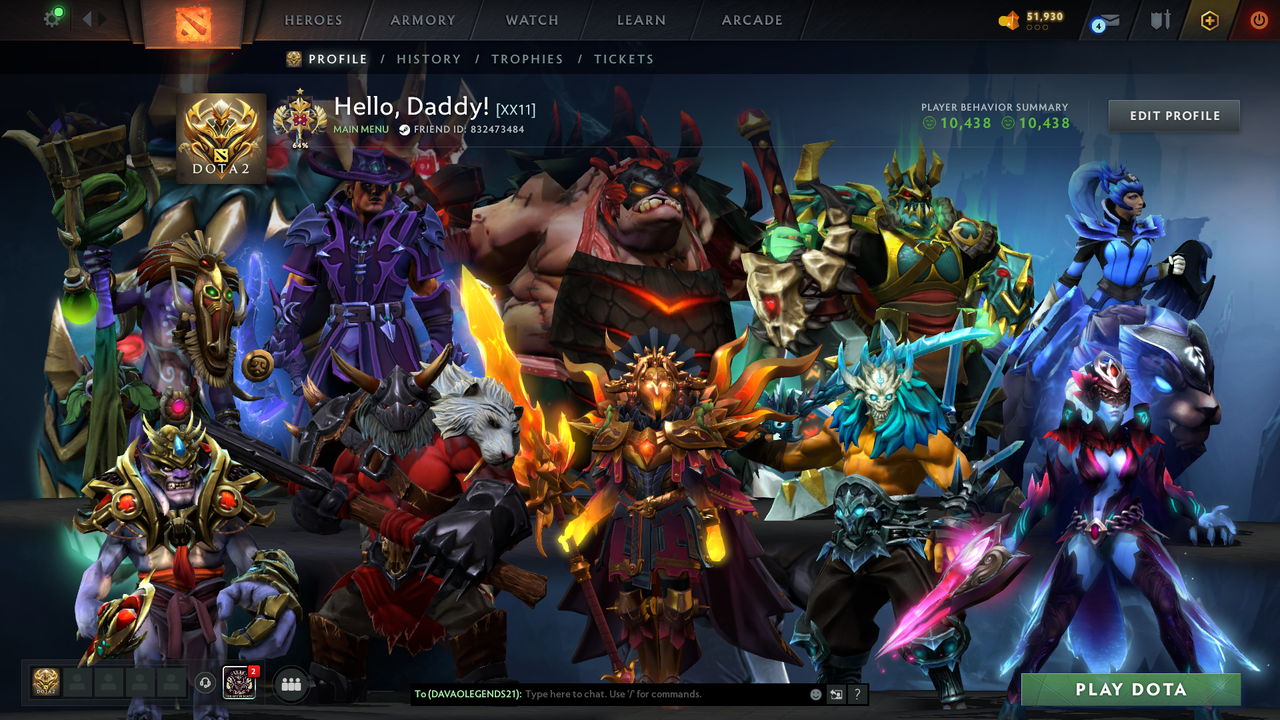
Task: Click the rank medal showing 64%
Action: tap(298, 118)
